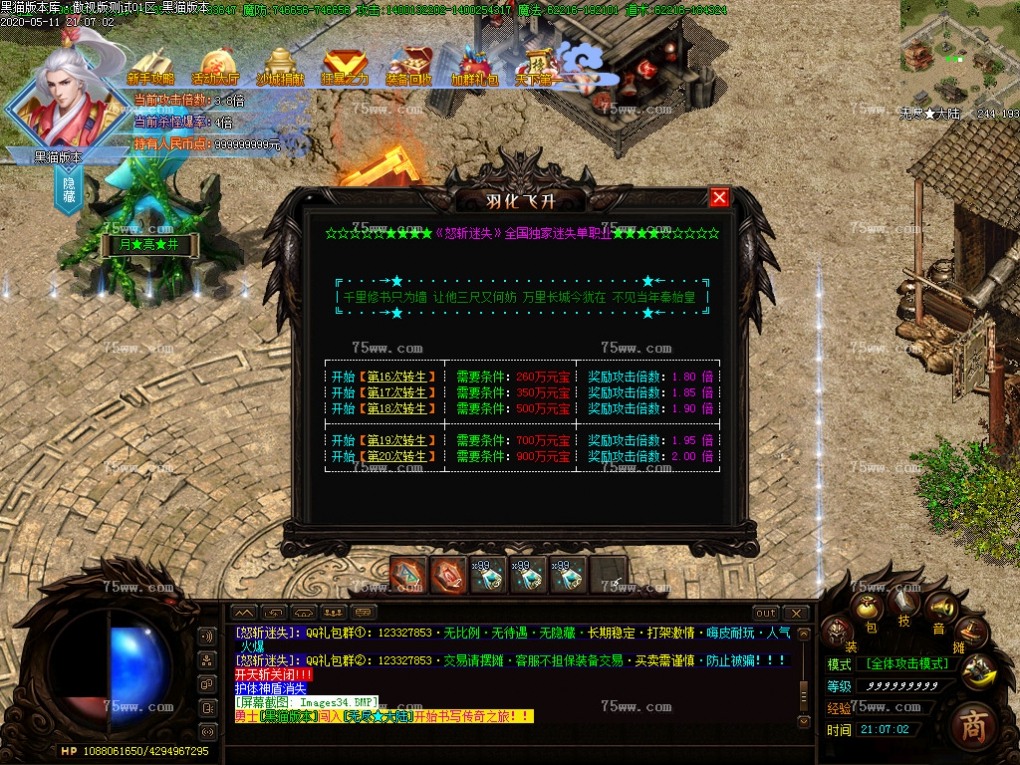Choose the 第17次转生 rebirth option
The width and height of the screenshot is (1020, 765).
tap(397, 393)
